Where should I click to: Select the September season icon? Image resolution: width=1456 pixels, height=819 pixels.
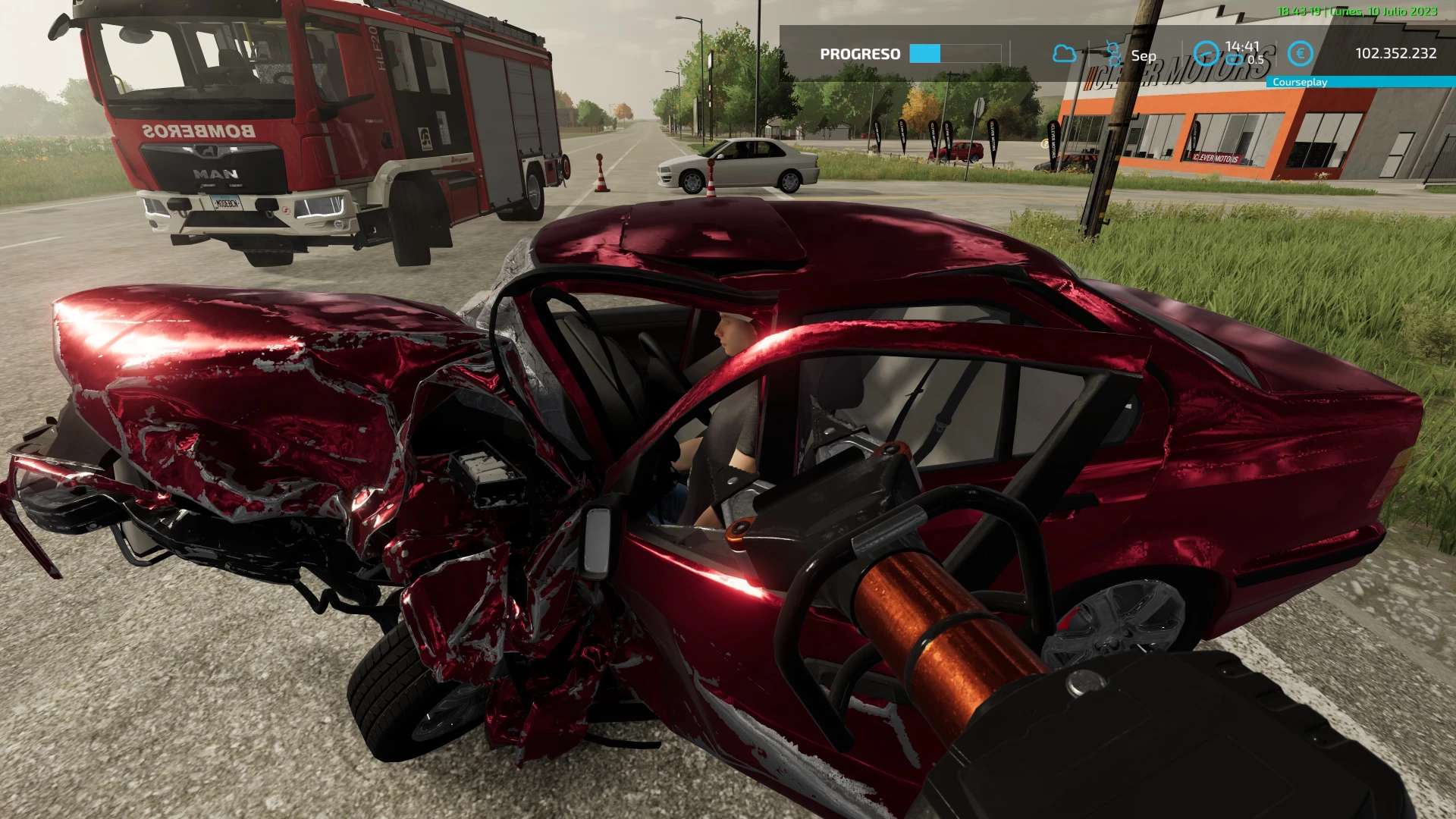[x=1113, y=54]
